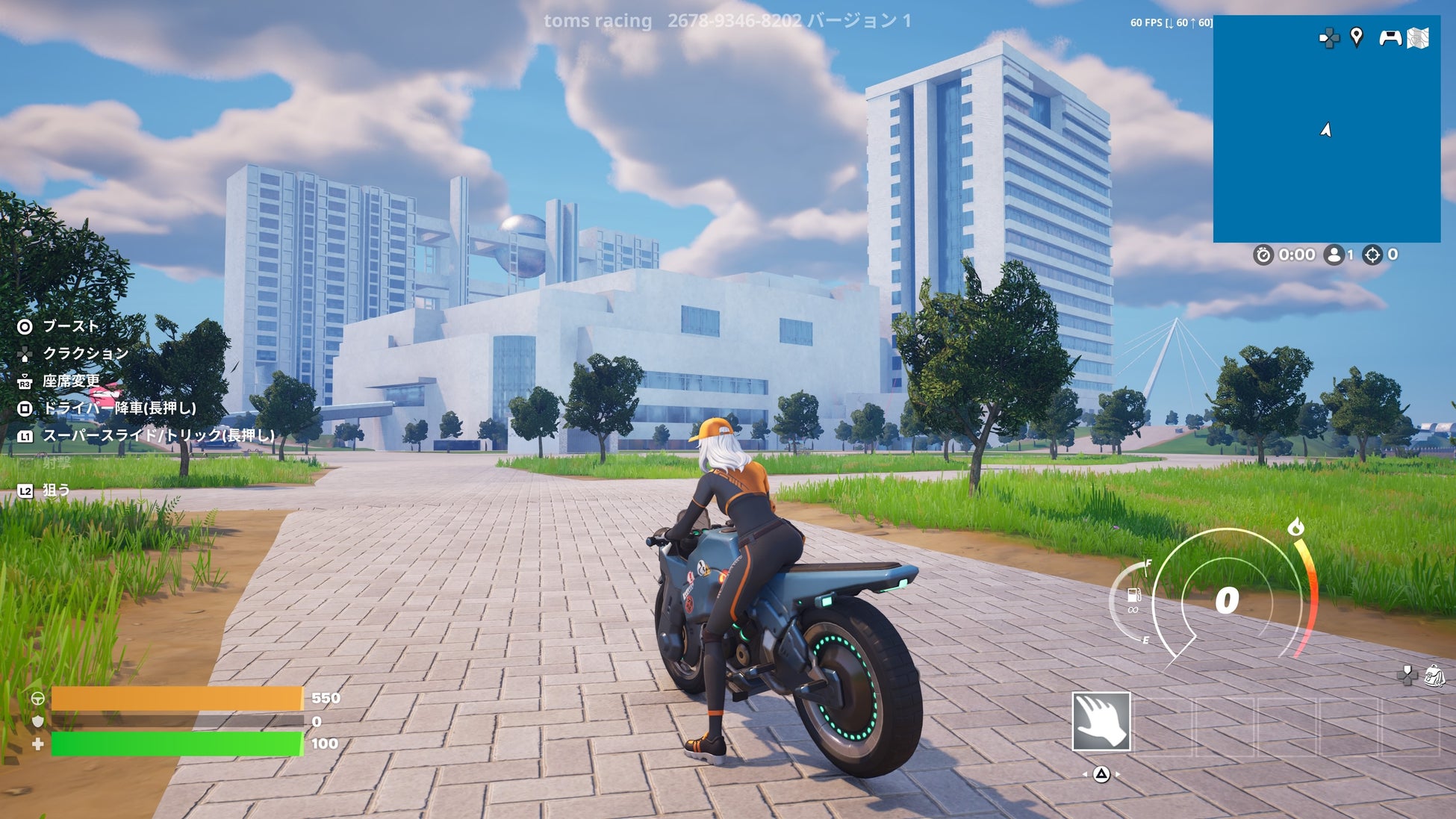Screen dimensions: 1456x819
Task: Click the blue minimap panel
Action: 1326,149
